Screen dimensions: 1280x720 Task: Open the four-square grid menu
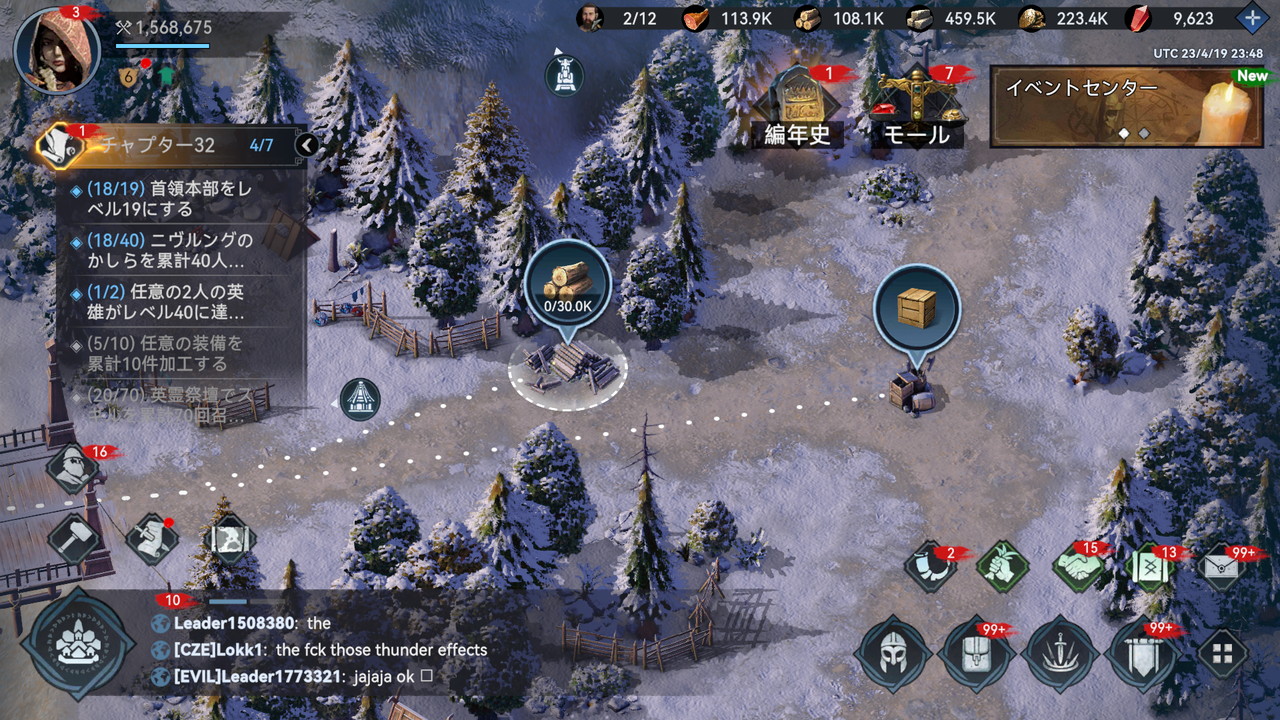point(1222,654)
